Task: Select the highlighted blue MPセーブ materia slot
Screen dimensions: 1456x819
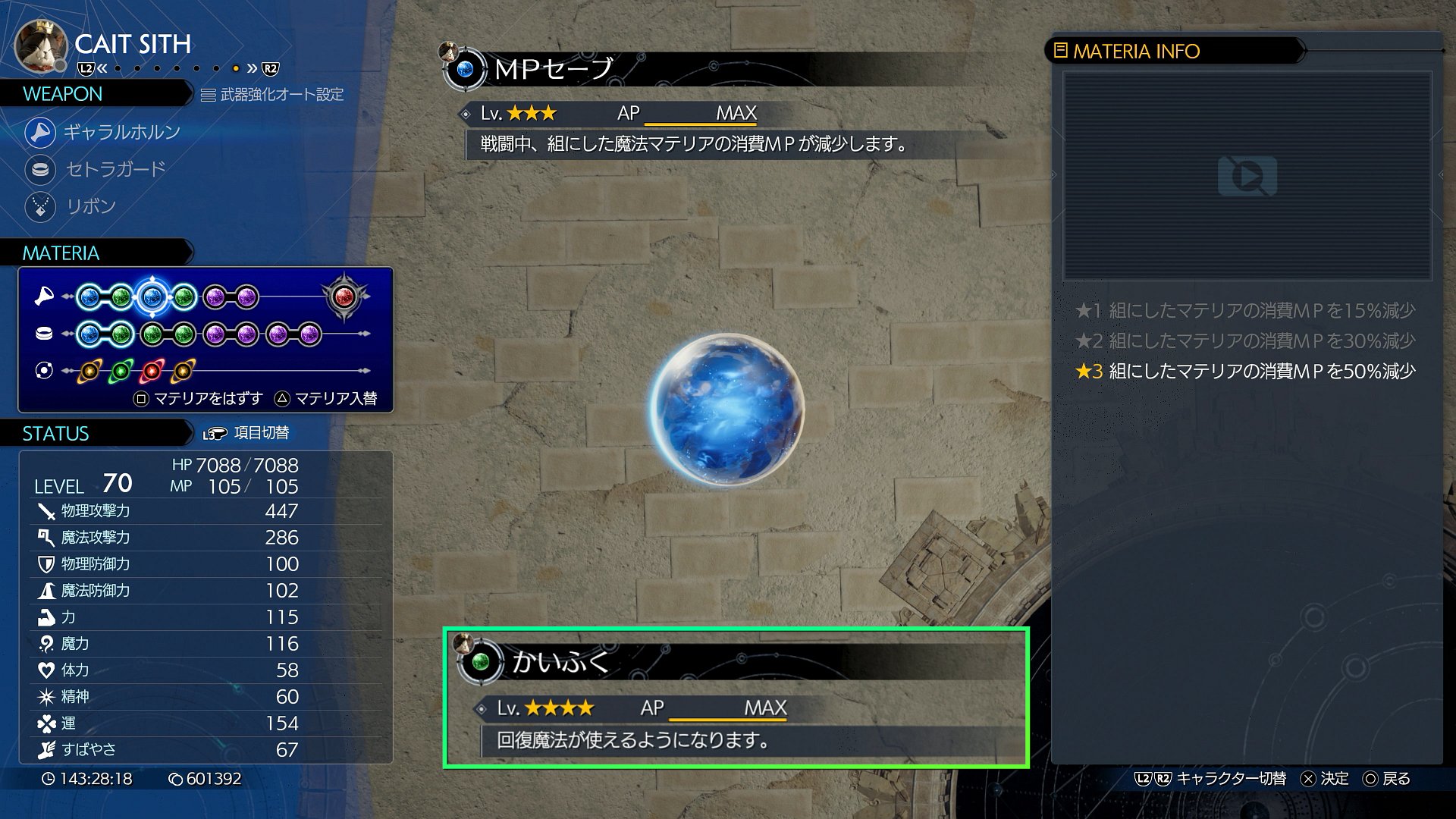Action: 152,297
